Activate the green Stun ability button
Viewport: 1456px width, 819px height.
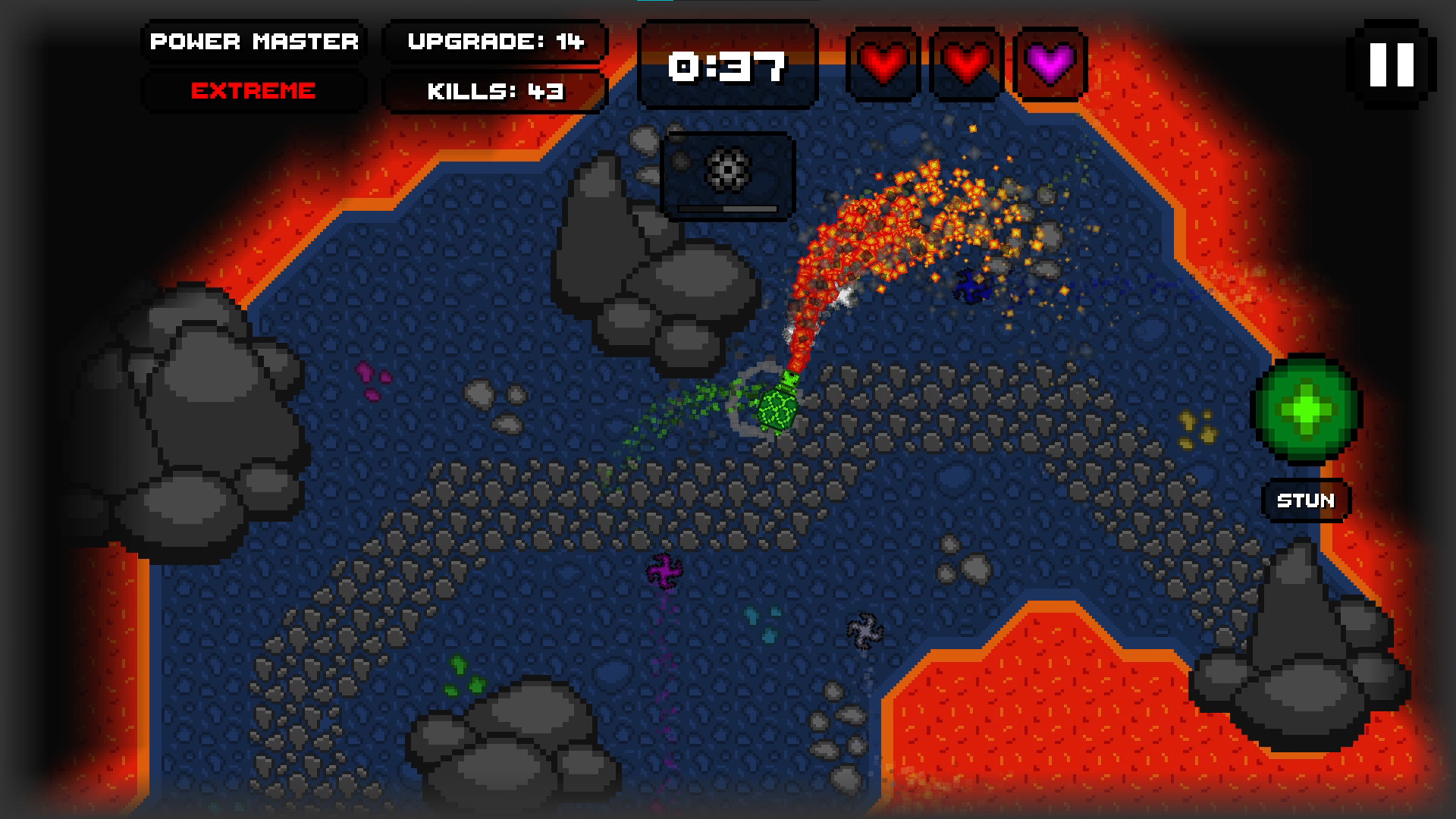(x=1306, y=410)
